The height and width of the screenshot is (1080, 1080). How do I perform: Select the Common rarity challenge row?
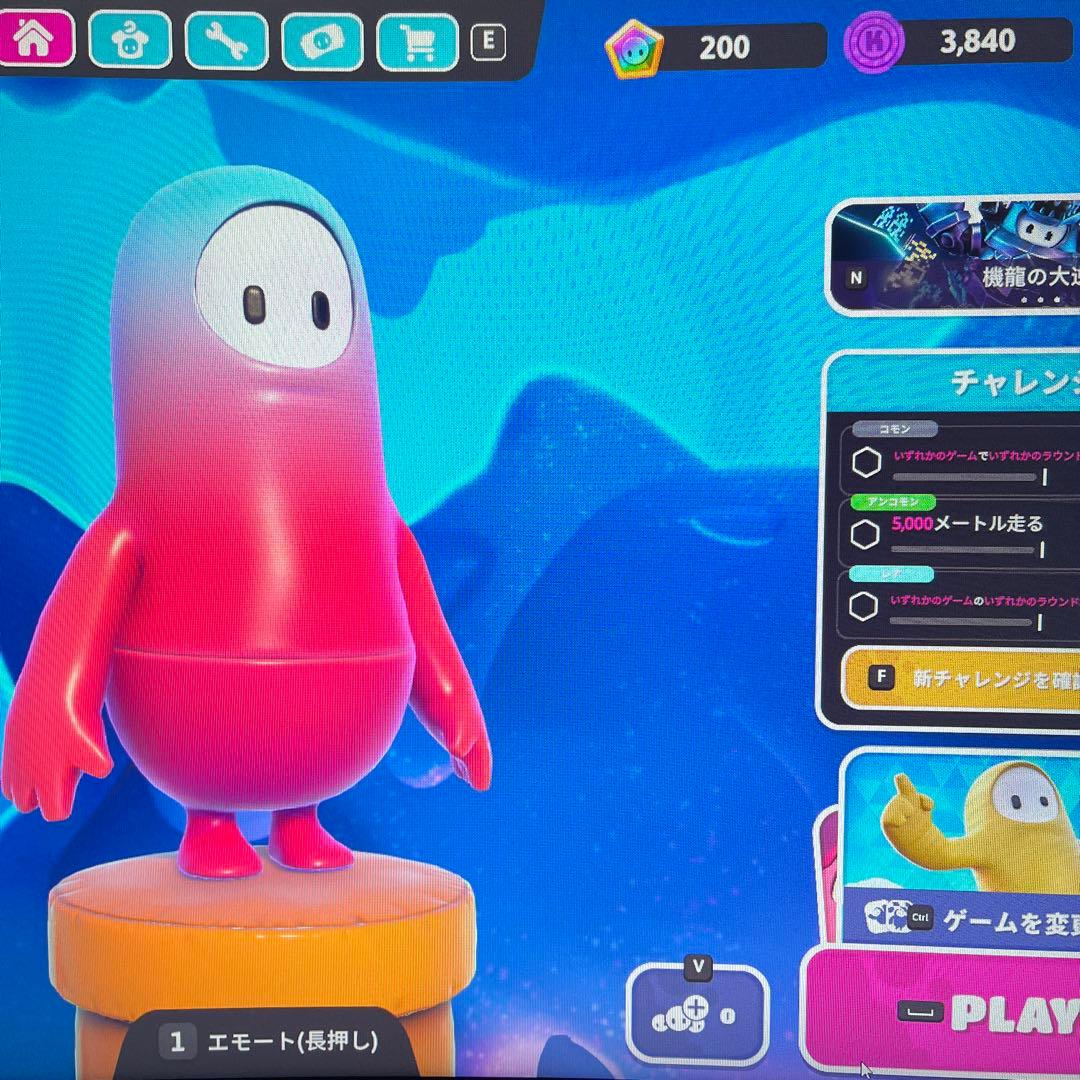(x=962, y=461)
